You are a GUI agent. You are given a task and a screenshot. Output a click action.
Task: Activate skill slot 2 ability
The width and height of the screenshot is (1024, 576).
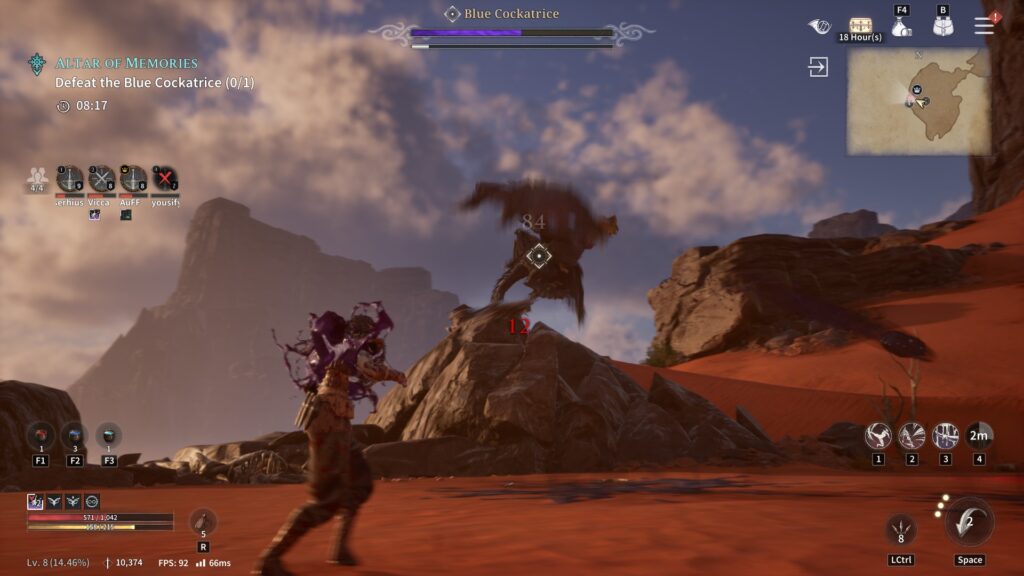tap(912, 435)
